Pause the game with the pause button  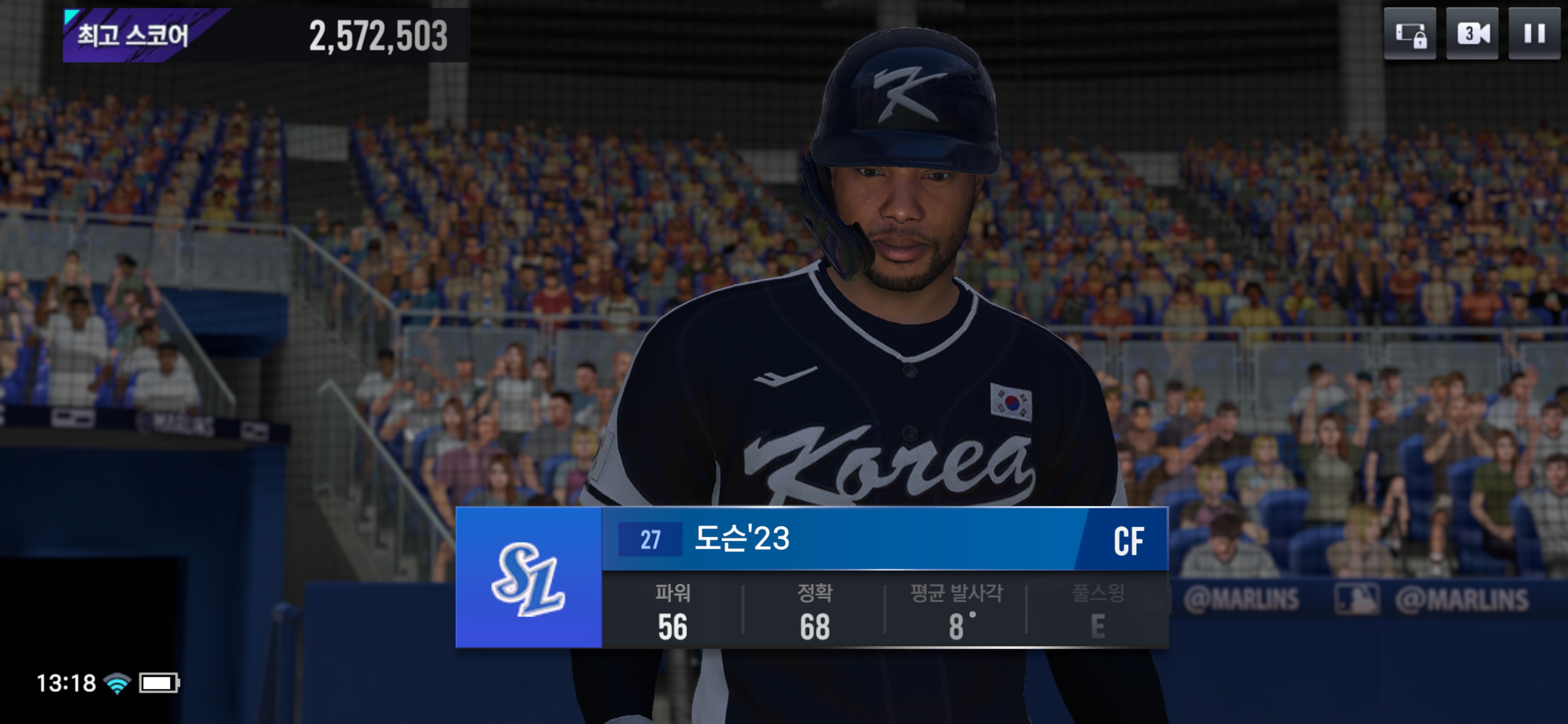pos(1534,34)
